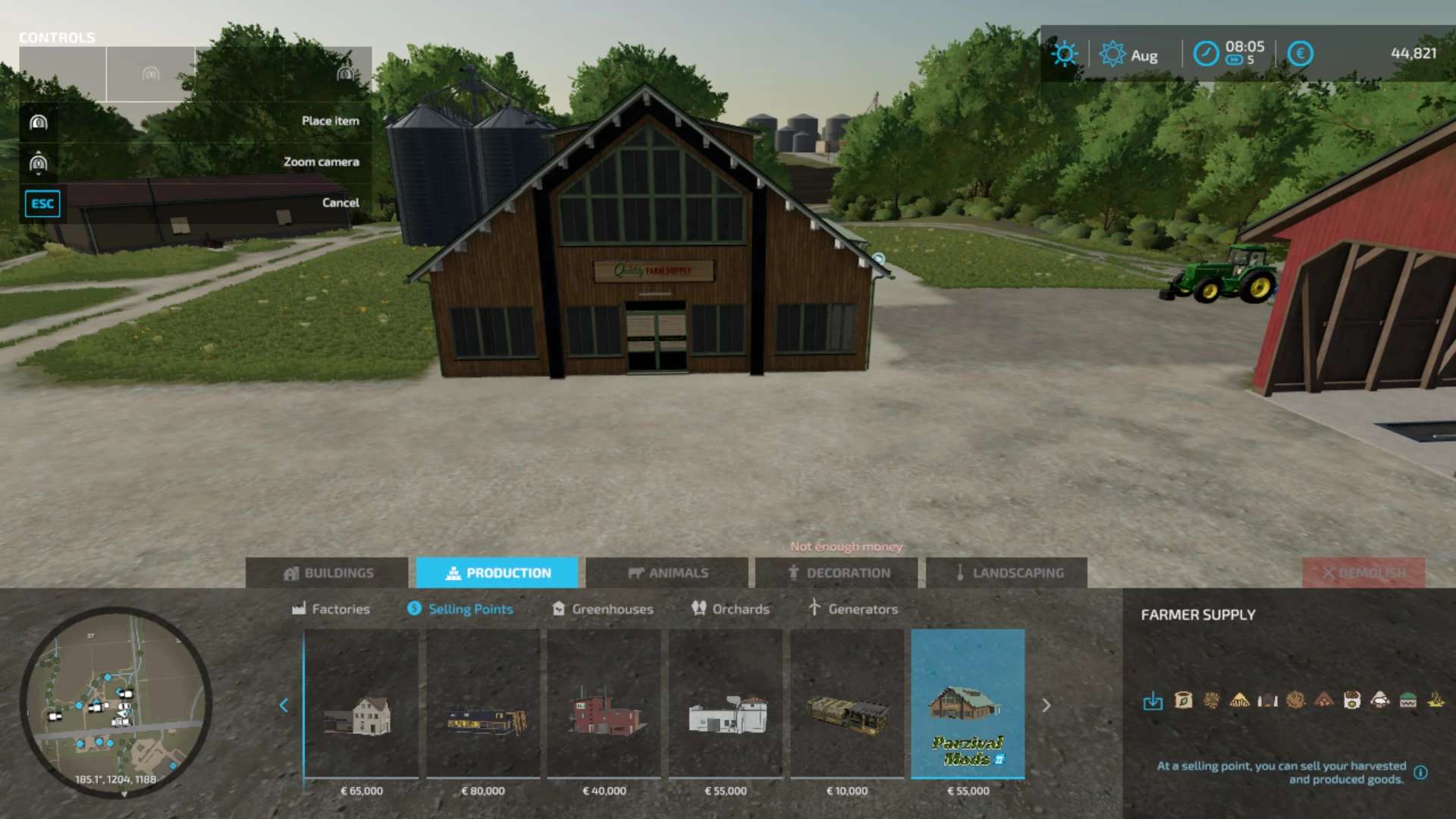The height and width of the screenshot is (819, 1456).
Task: Select the Parzival Mods Farmer Supply item
Action: (x=968, y=704)
